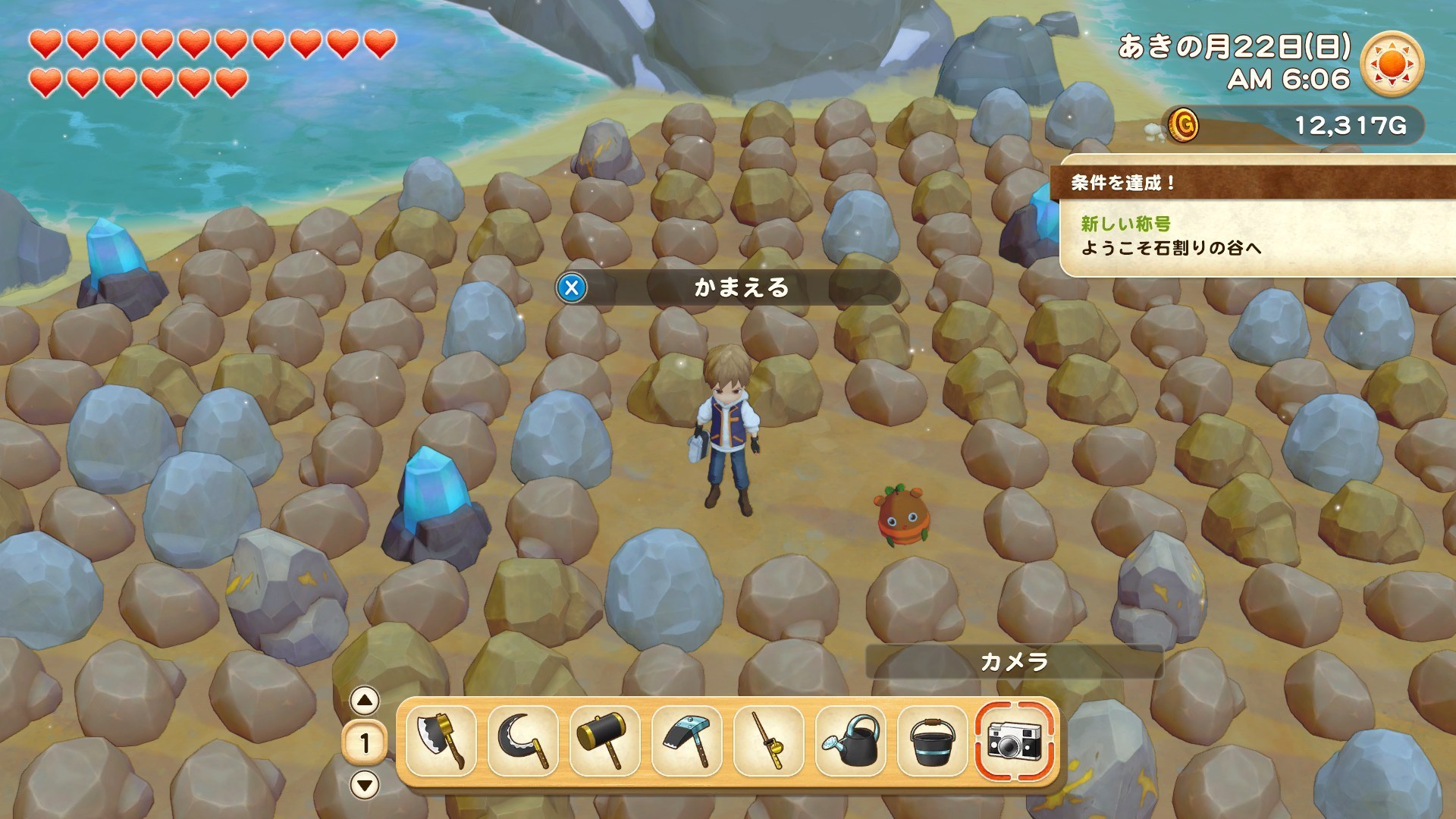Screen dimensions: 1456x819
Task: Click the gold coin icon
Action: pyautogui.click(x=1183, y=124)
